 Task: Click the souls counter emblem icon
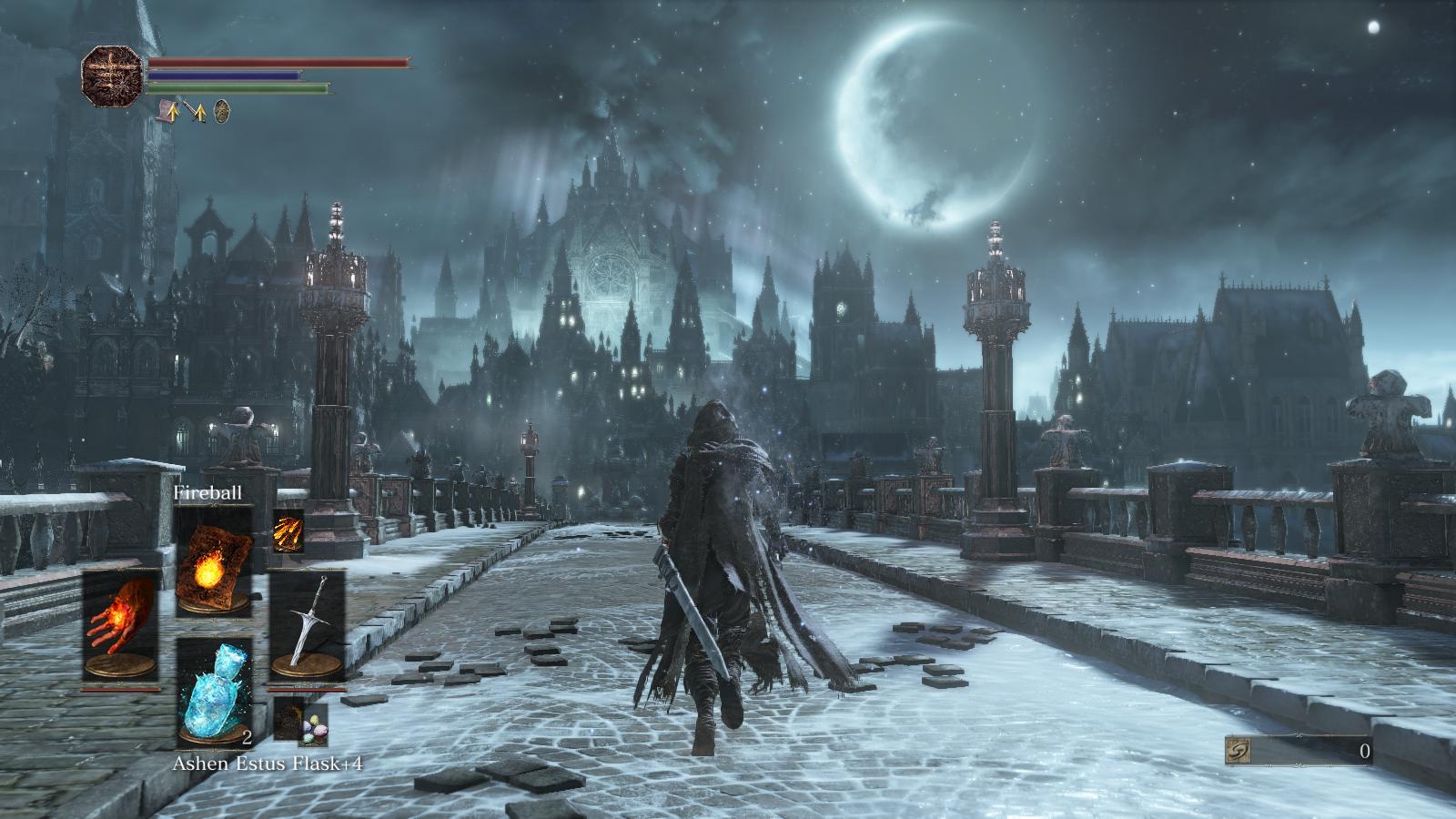[x=1238, y=751]
